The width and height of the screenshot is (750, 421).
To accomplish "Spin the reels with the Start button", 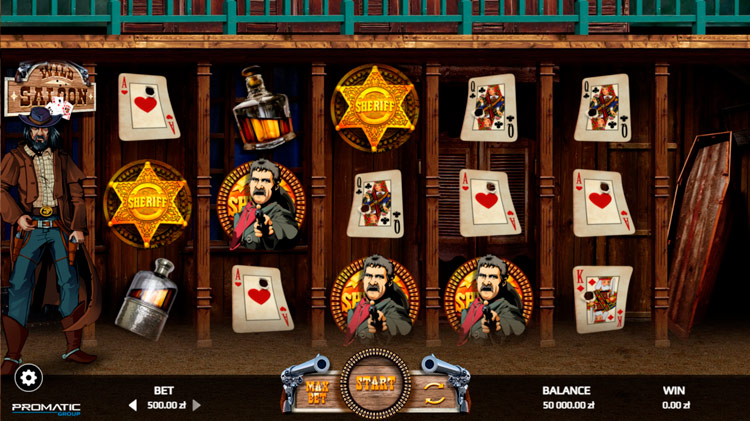I will pos(375,383).
